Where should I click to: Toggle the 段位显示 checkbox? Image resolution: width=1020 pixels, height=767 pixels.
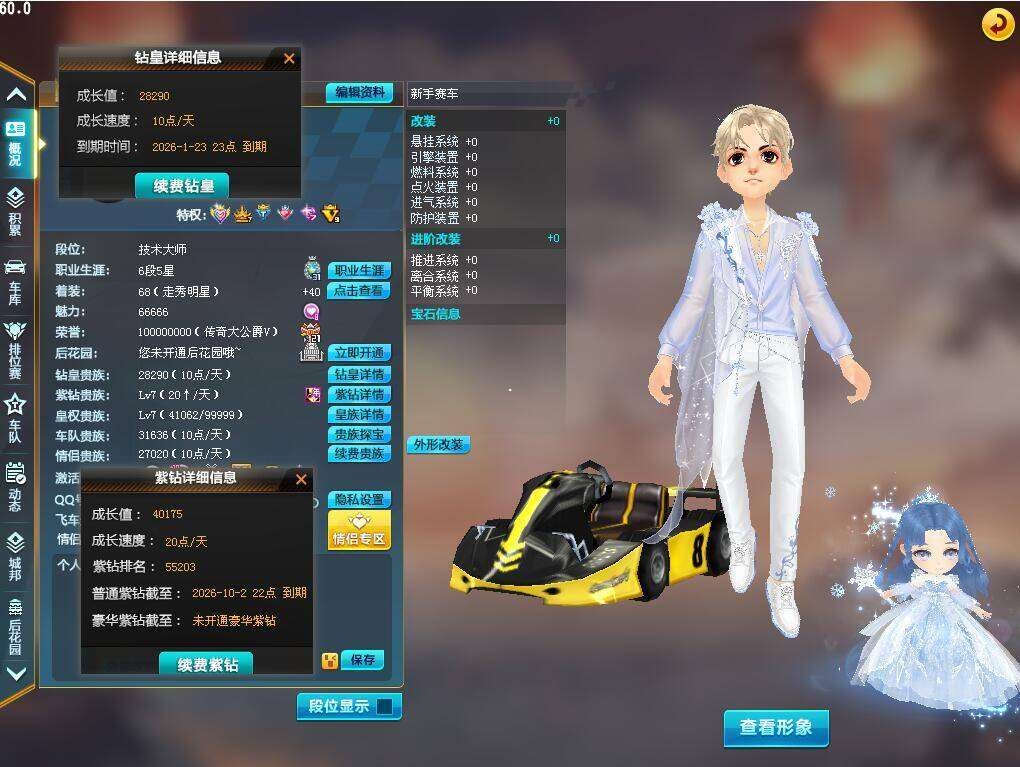[384, 707]
